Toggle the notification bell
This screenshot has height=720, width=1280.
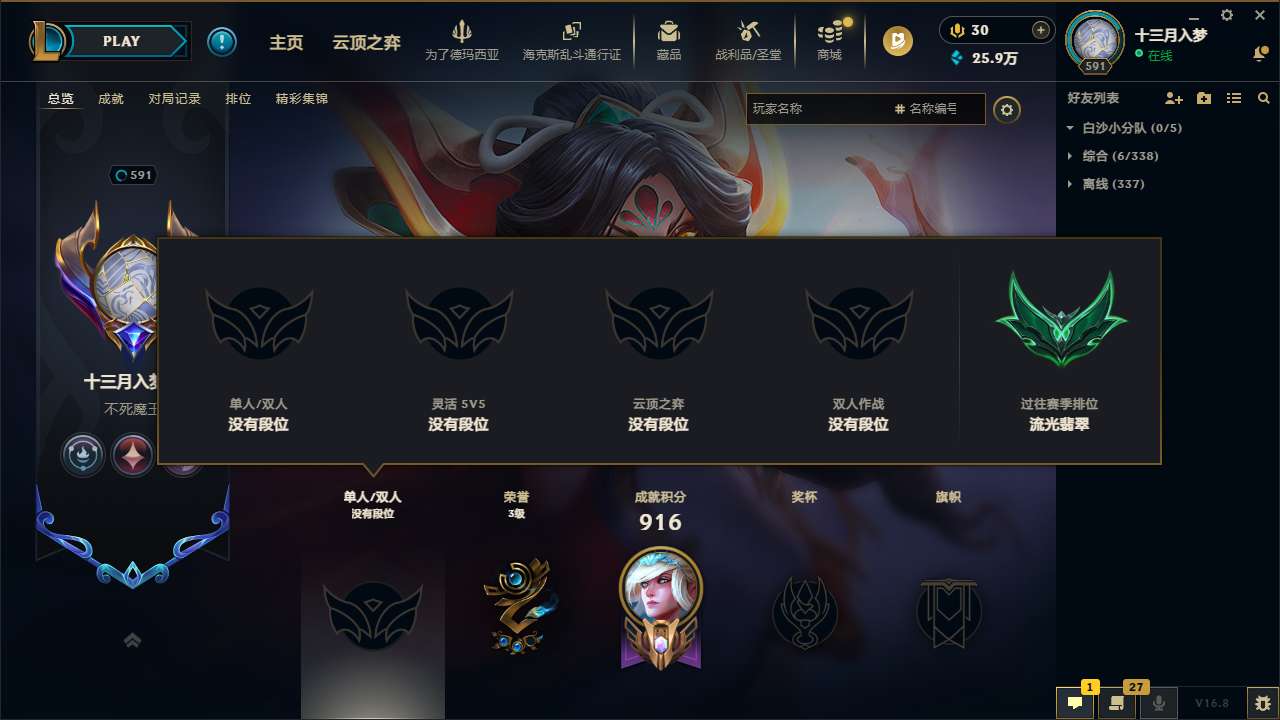1258,52
